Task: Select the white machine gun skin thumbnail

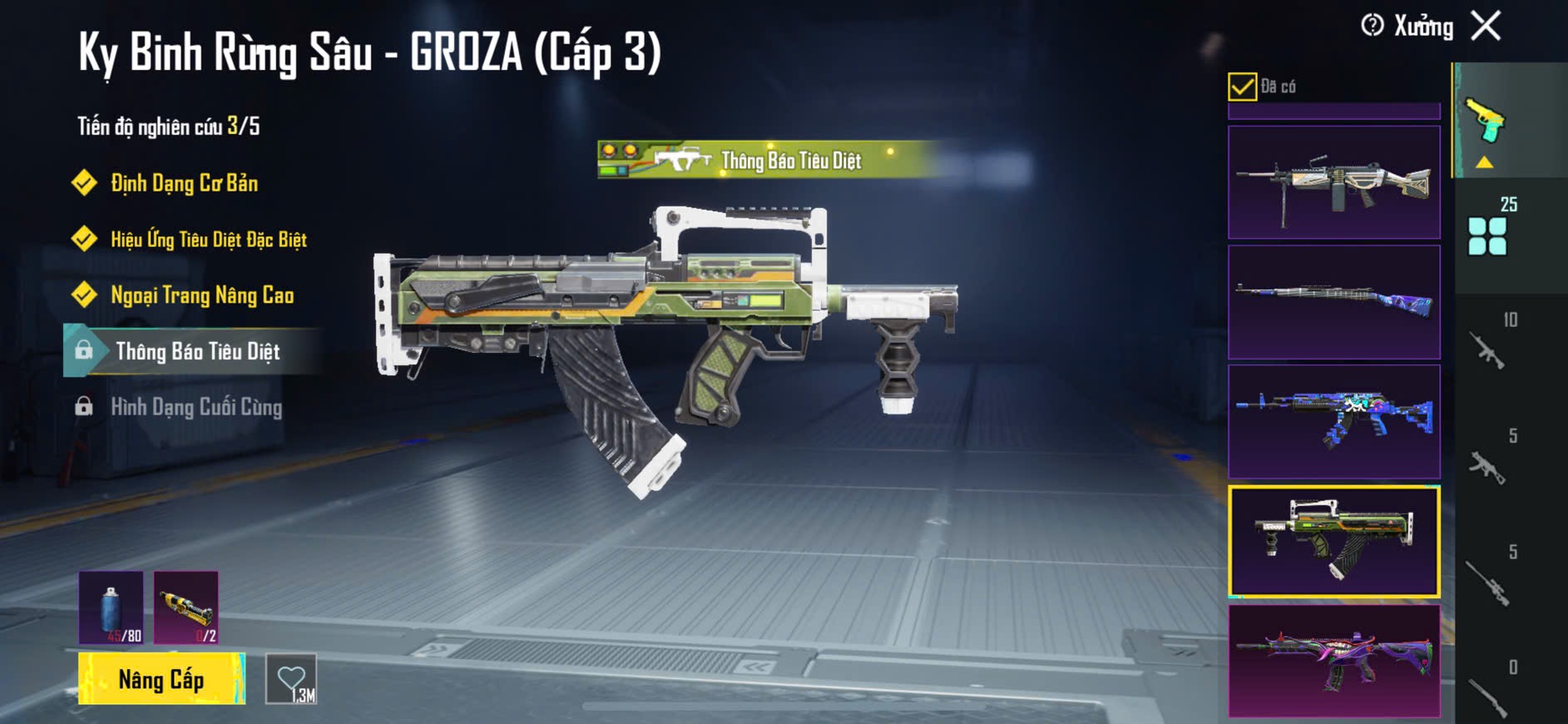Action: (1333, 182)
